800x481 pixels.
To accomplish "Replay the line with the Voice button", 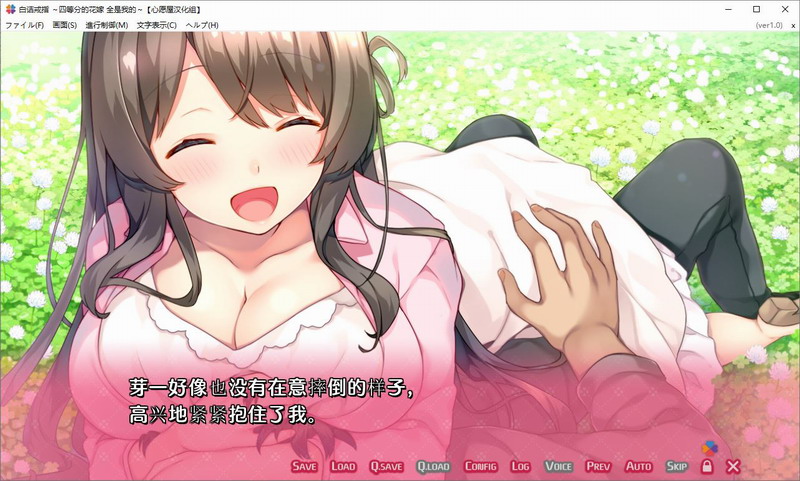I will [x=558, y=466].
